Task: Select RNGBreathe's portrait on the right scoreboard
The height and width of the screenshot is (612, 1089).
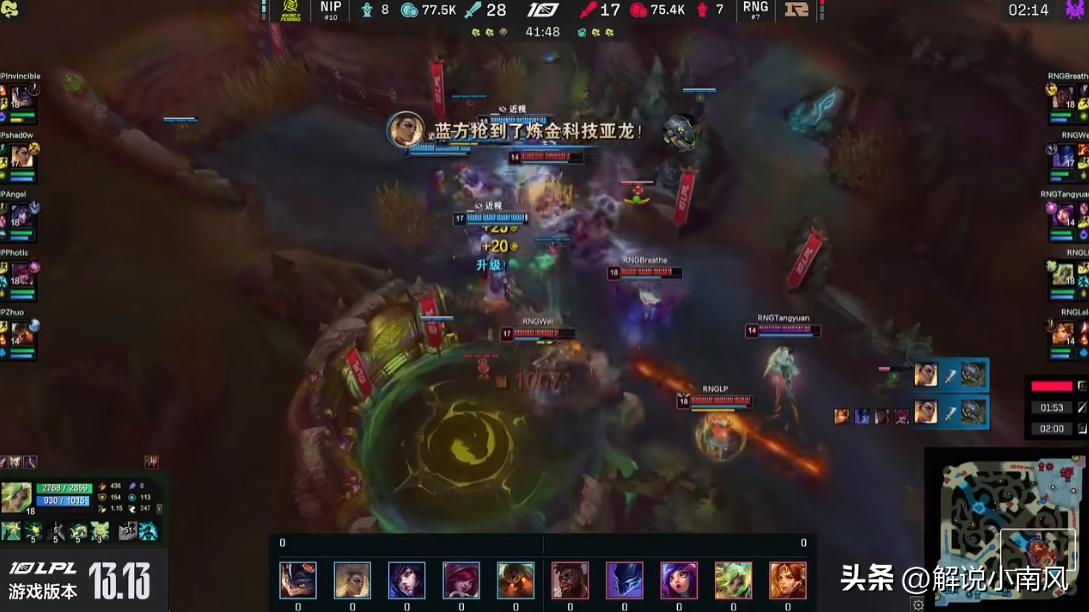Action: click(x=1063, y=98)
